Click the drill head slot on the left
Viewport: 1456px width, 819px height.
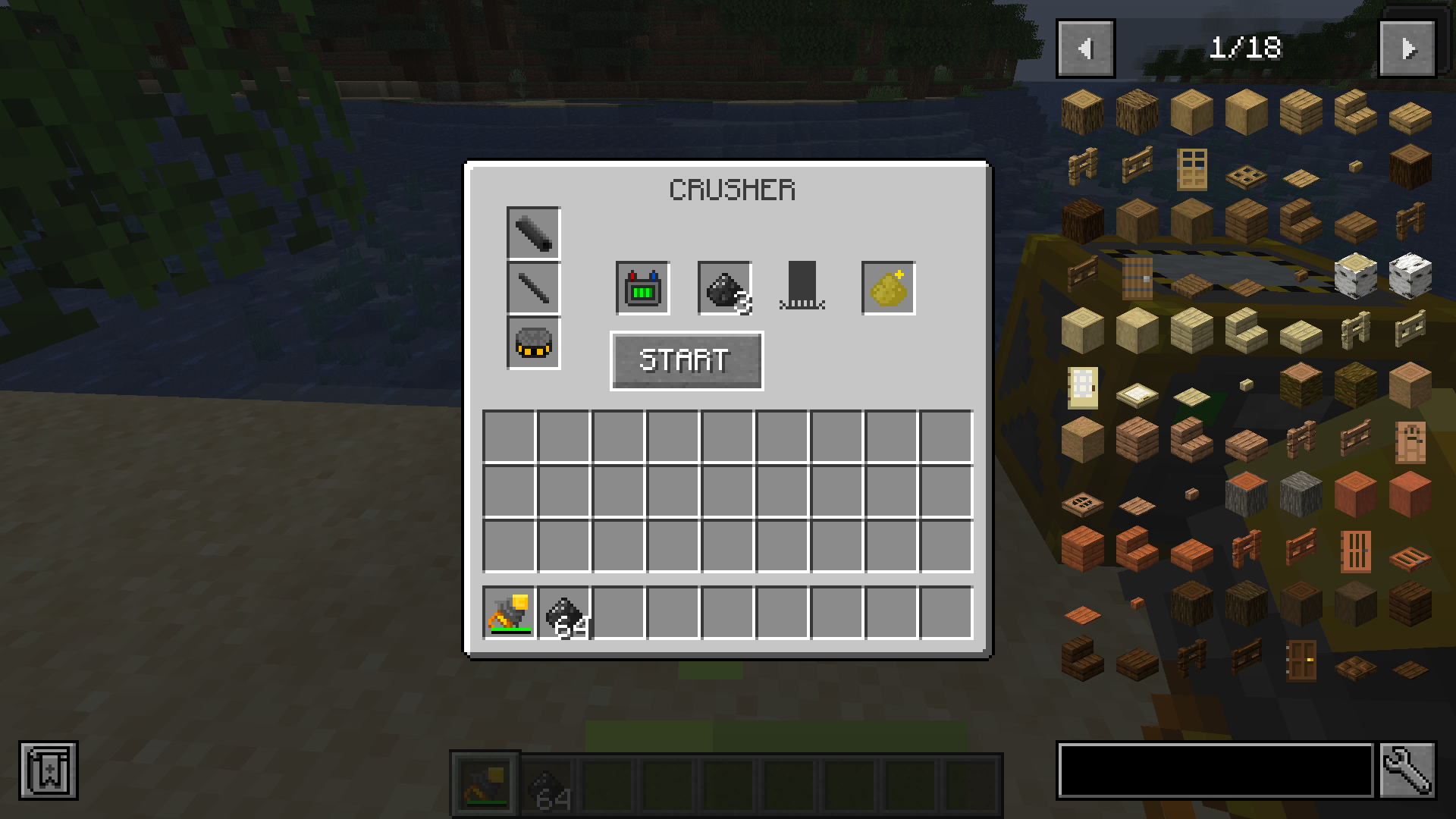coord(532,233)
